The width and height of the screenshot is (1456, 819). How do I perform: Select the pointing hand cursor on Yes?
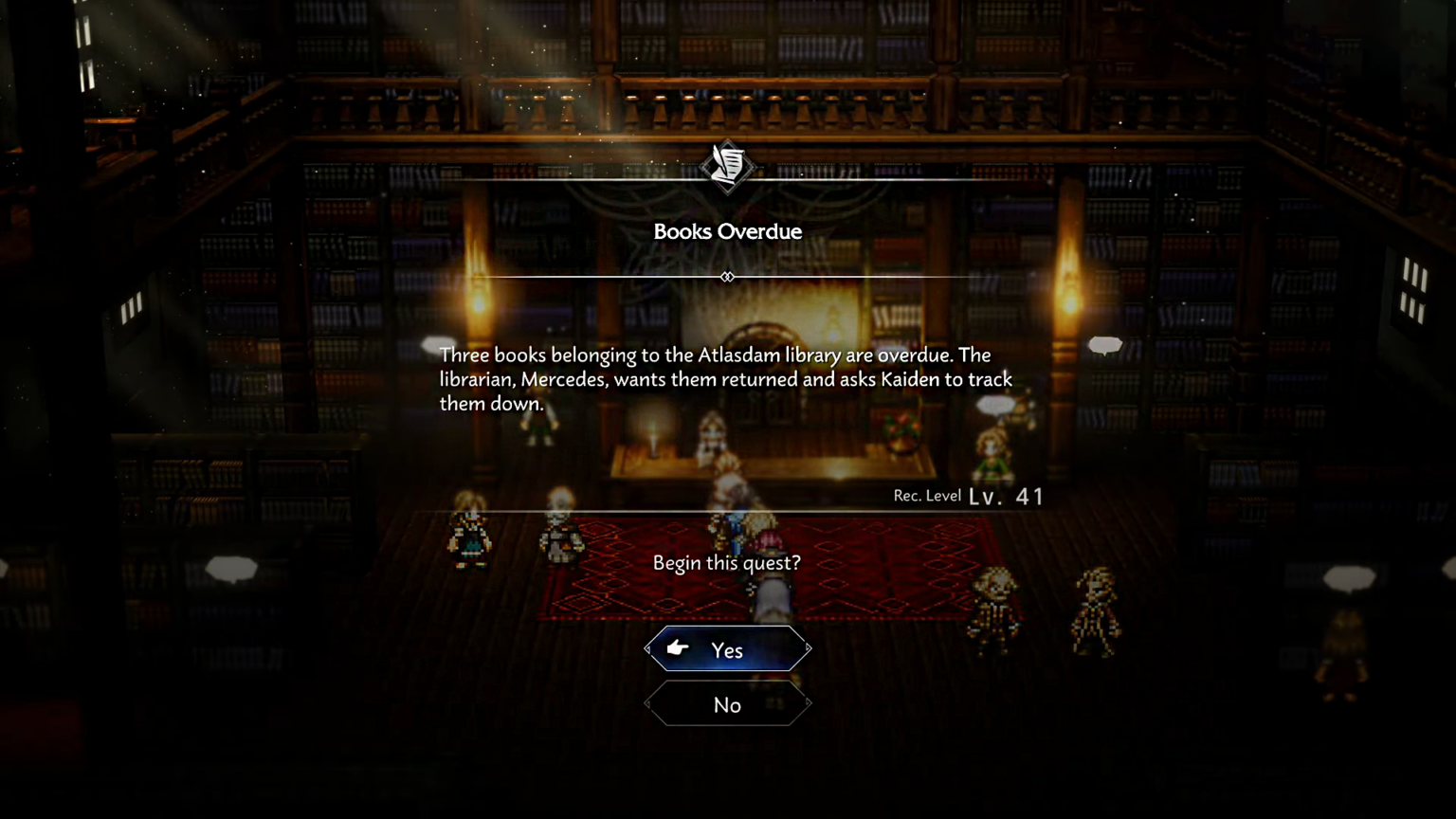677,648
